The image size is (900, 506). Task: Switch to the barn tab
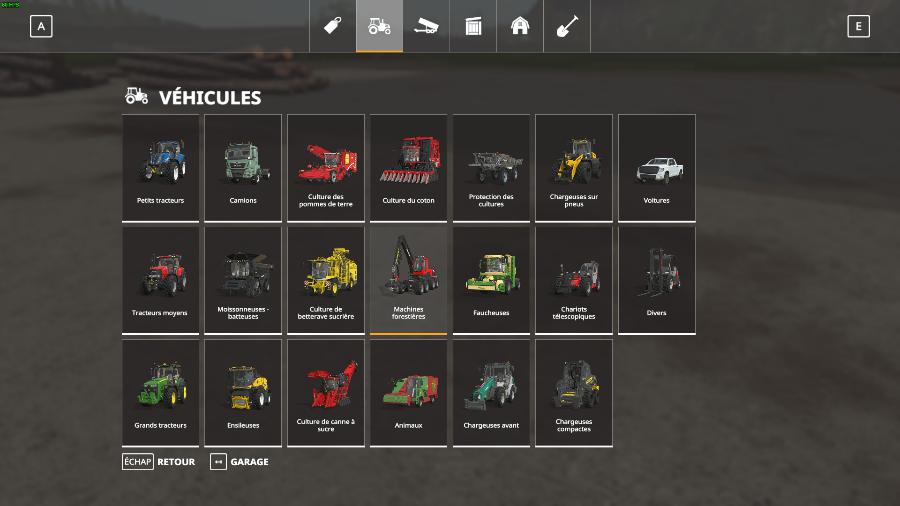(x=520, y=26)
